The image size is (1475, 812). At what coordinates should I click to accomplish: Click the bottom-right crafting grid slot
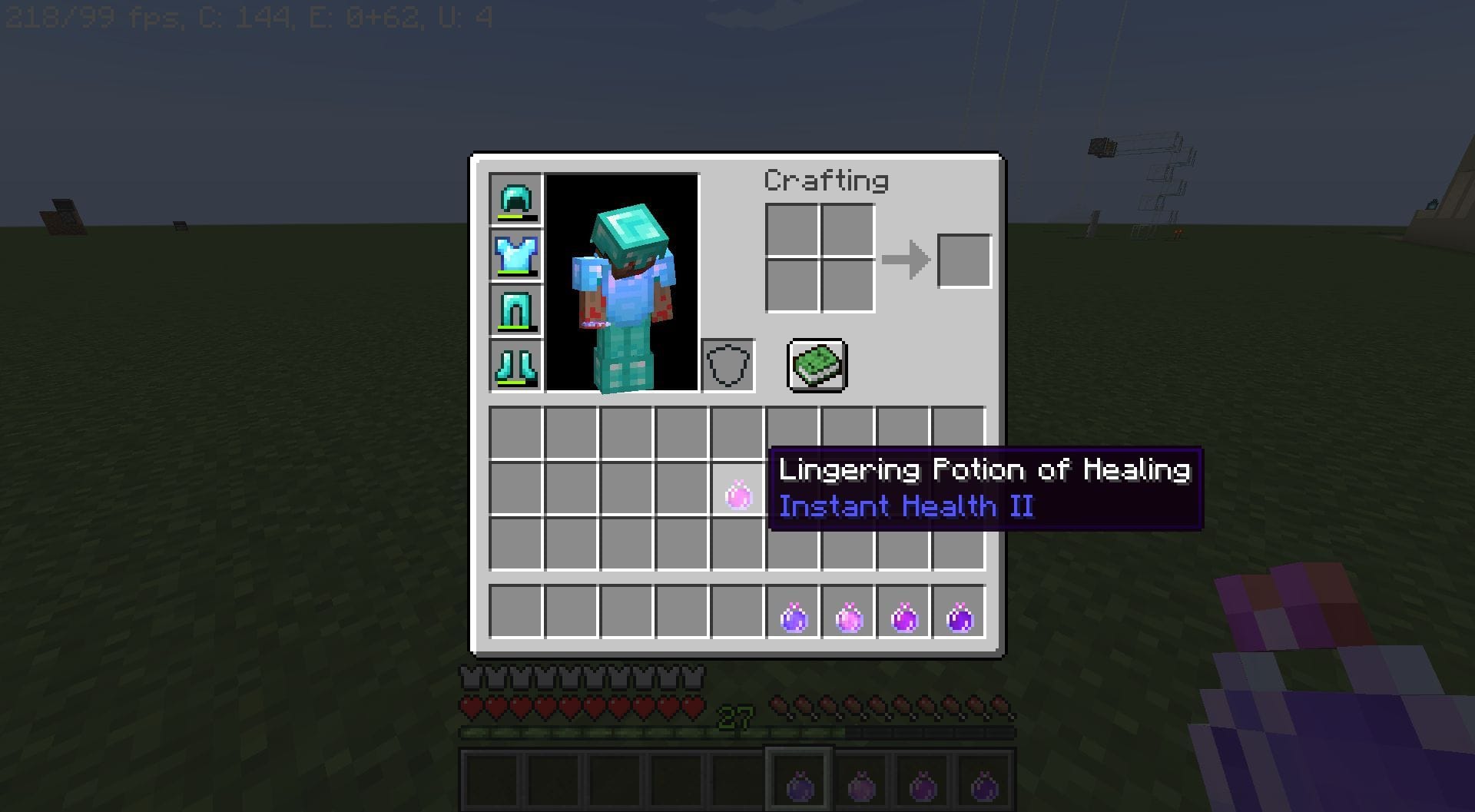click(847, 286)
